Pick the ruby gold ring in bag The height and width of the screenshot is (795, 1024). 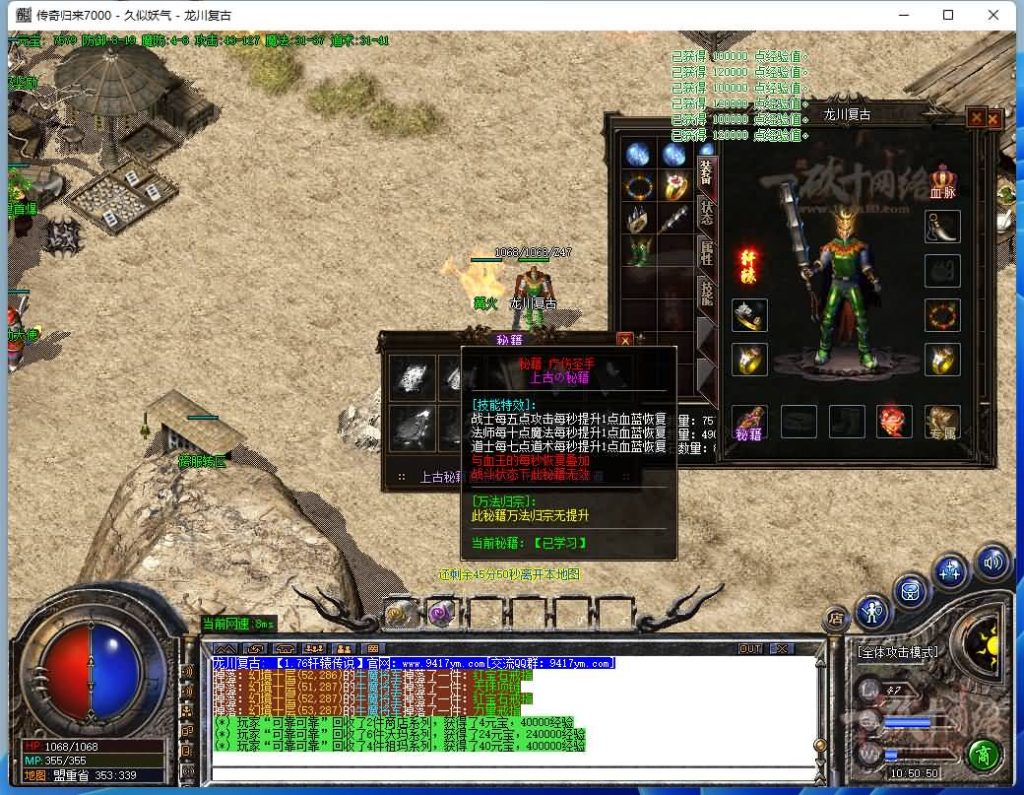coord(674,186)
